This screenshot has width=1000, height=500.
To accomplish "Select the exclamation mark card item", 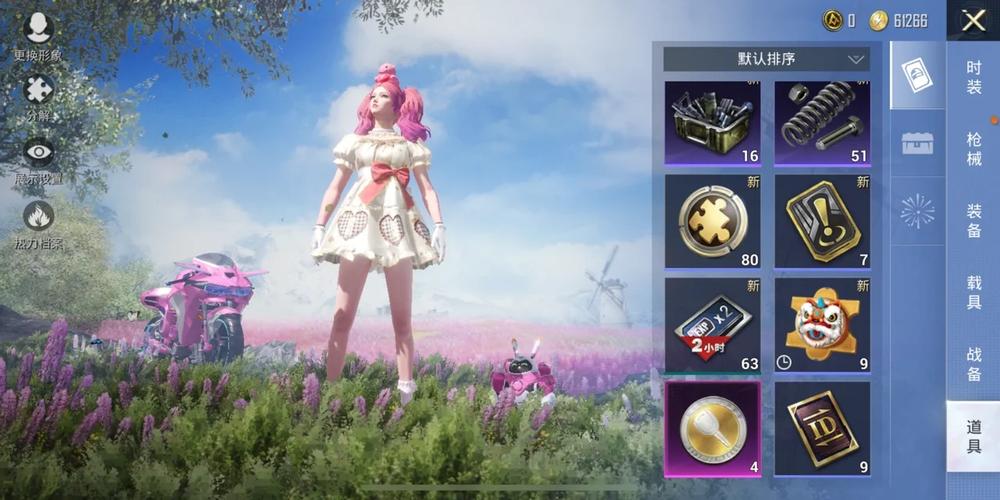I will pos(821,221).
